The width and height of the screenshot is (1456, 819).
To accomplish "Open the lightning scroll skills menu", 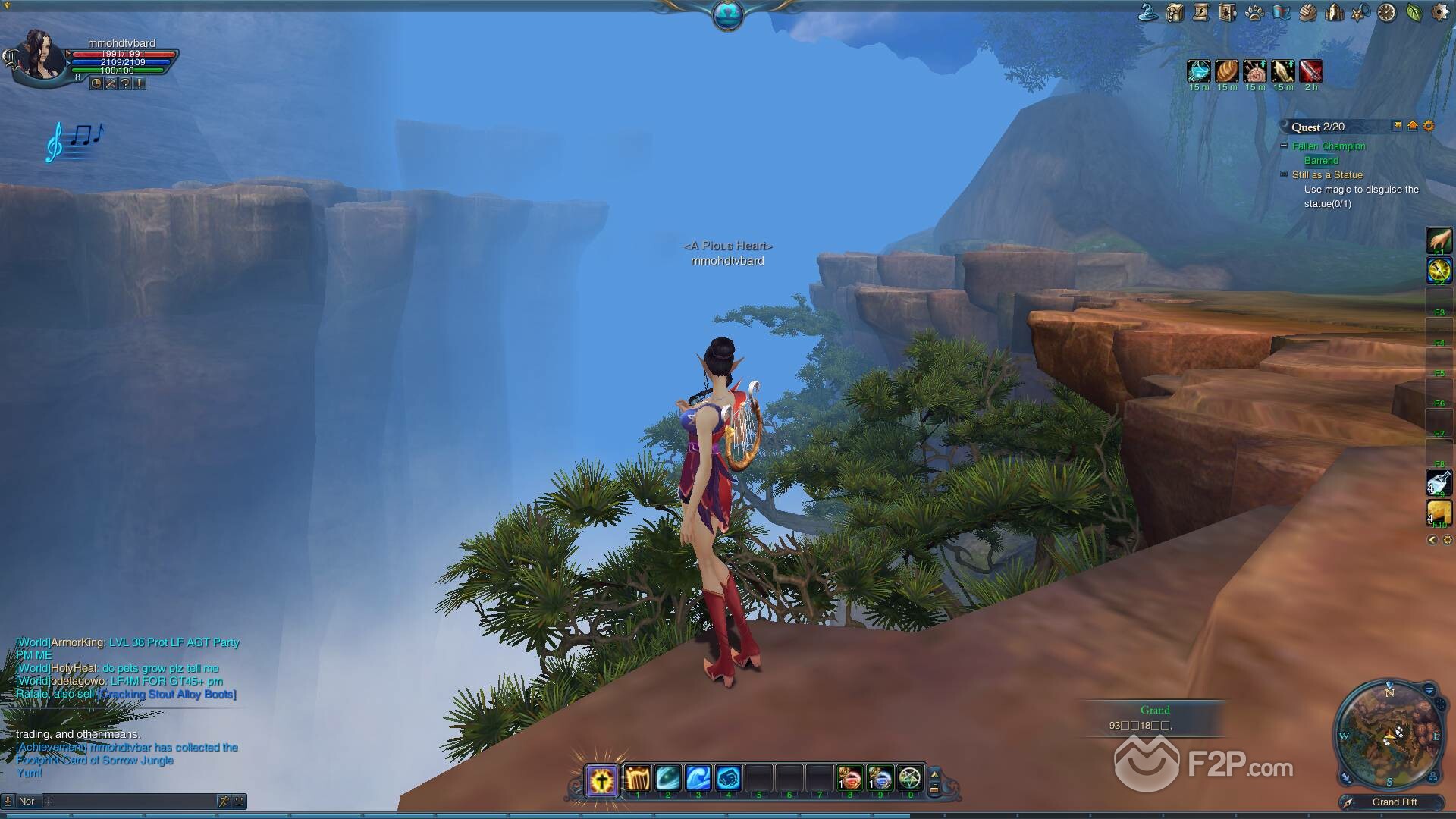I will tap(1201, 12).
